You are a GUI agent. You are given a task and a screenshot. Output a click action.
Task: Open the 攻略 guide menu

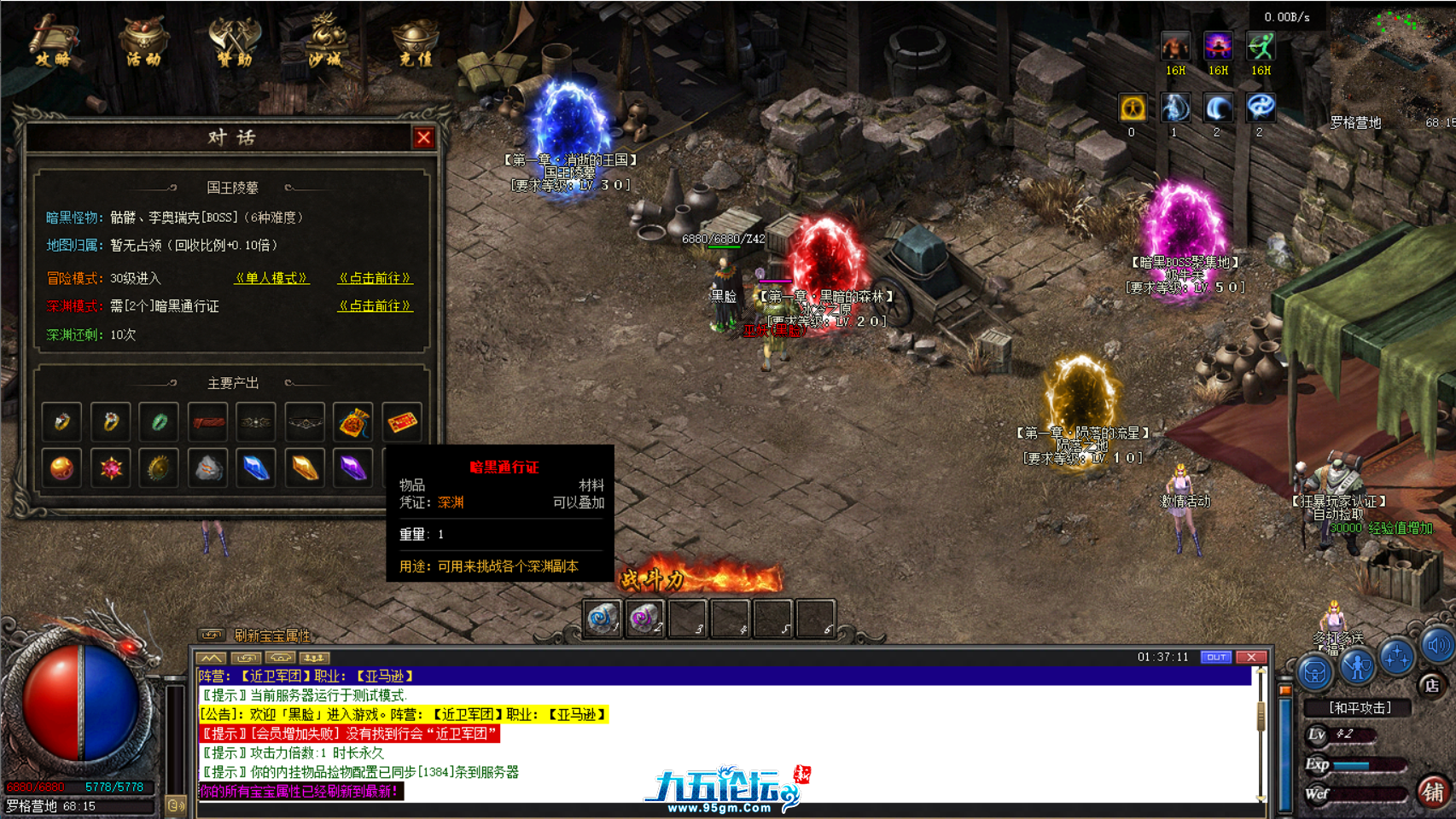tap(53, 42)
